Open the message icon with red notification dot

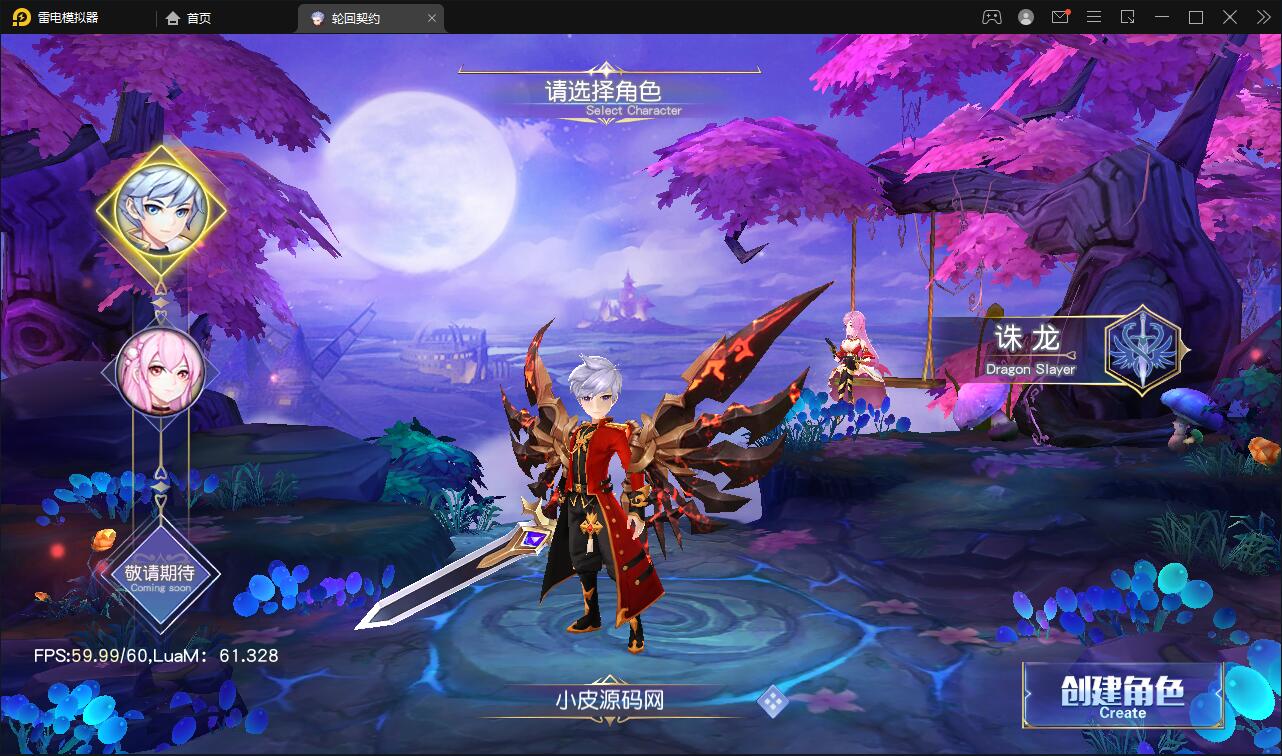pos(1060,17)
